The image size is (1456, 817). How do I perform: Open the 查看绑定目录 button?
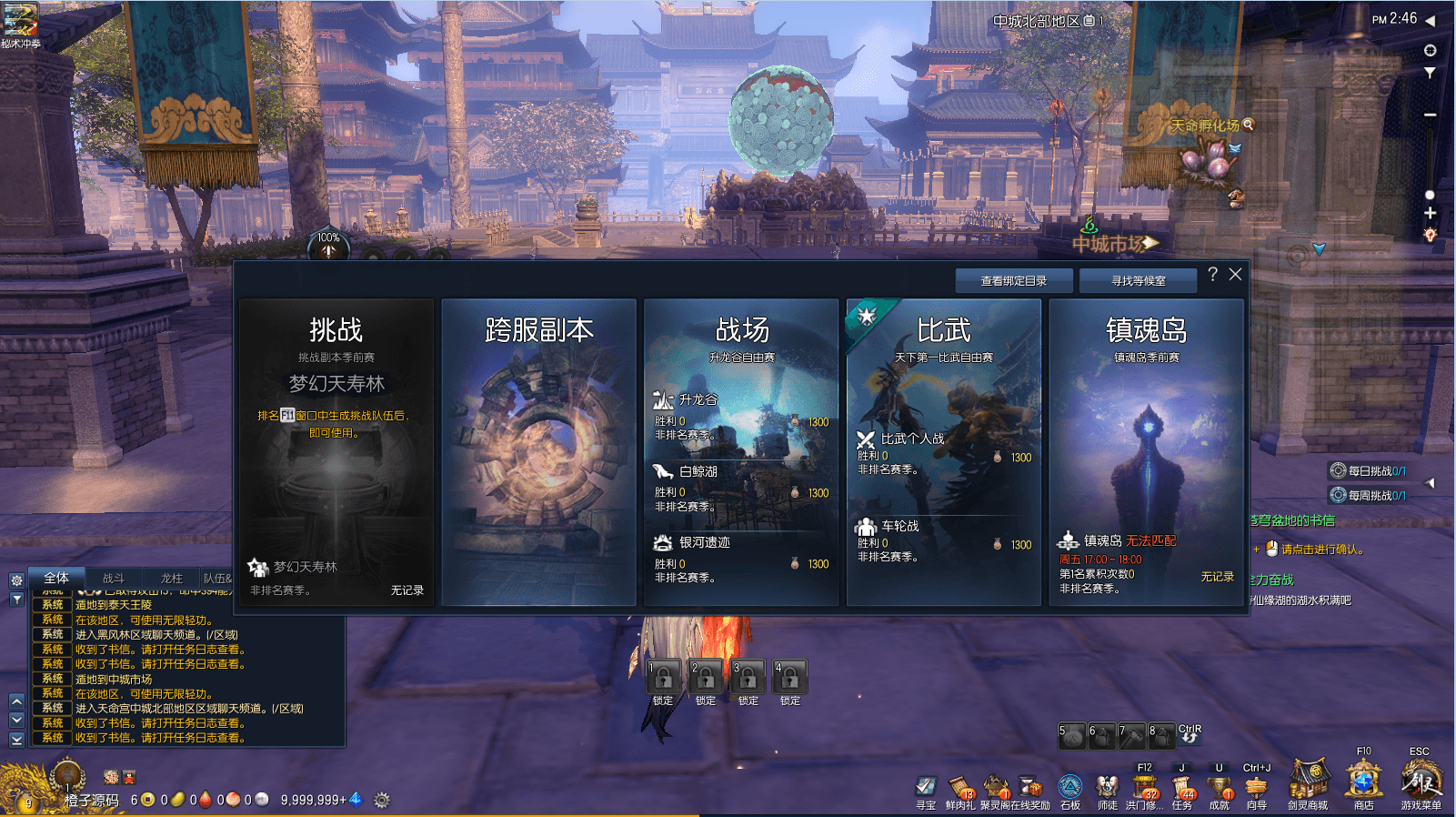pos(1013,281)
